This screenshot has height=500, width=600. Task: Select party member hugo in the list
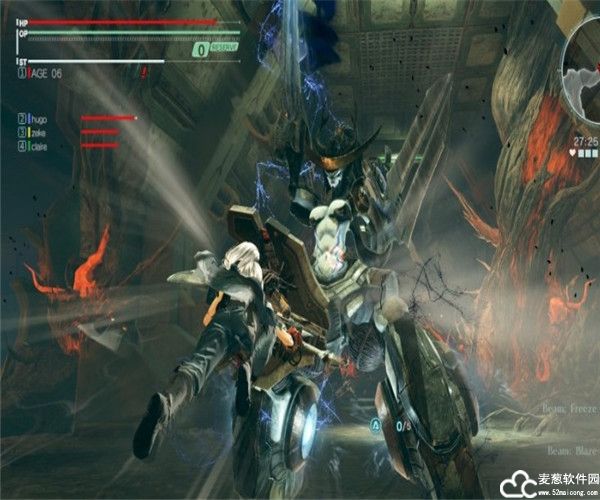click(42, 118)
